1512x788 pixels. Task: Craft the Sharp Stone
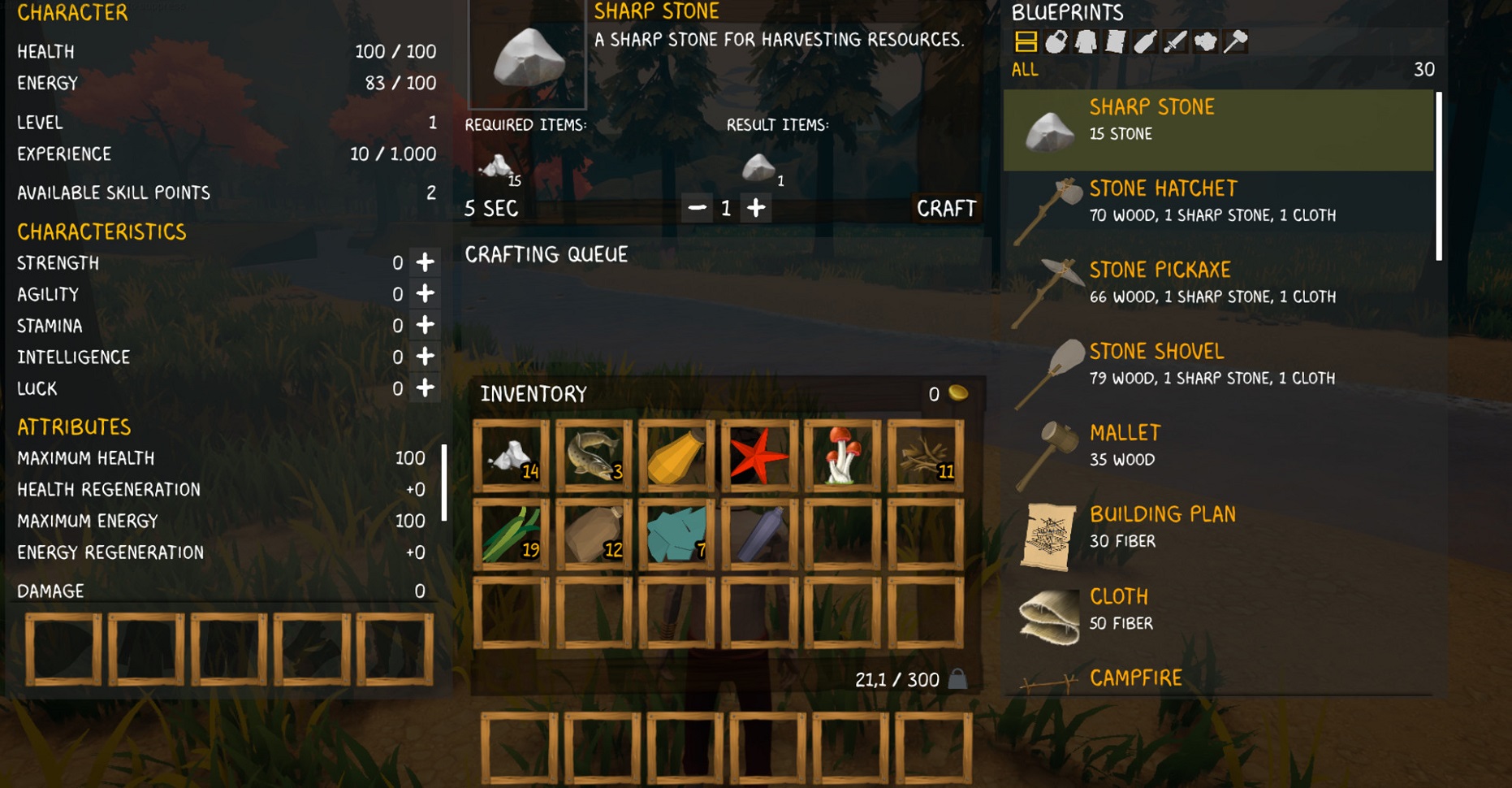point(946,209)
